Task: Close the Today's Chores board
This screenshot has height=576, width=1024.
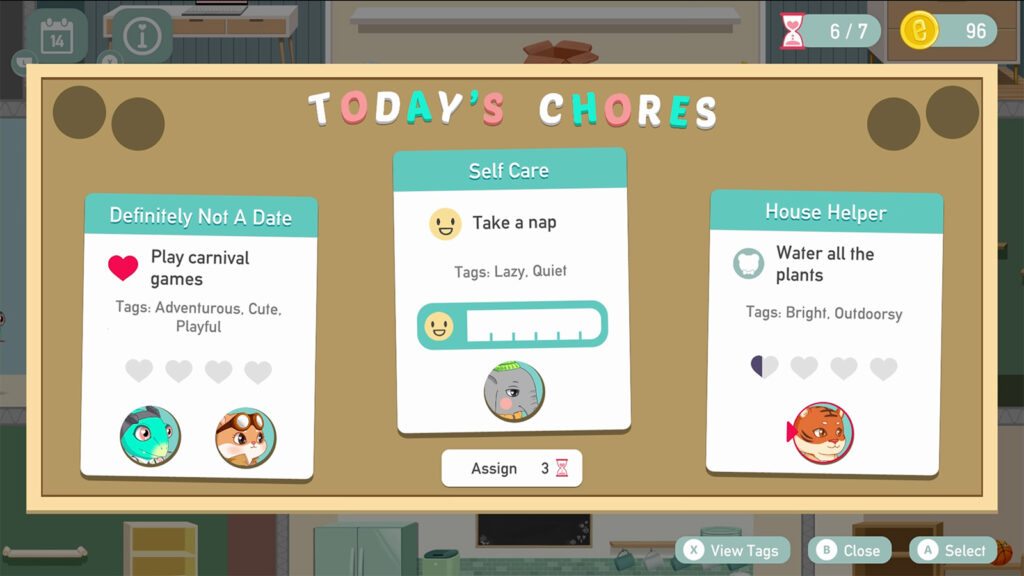Action: [849, 550]
